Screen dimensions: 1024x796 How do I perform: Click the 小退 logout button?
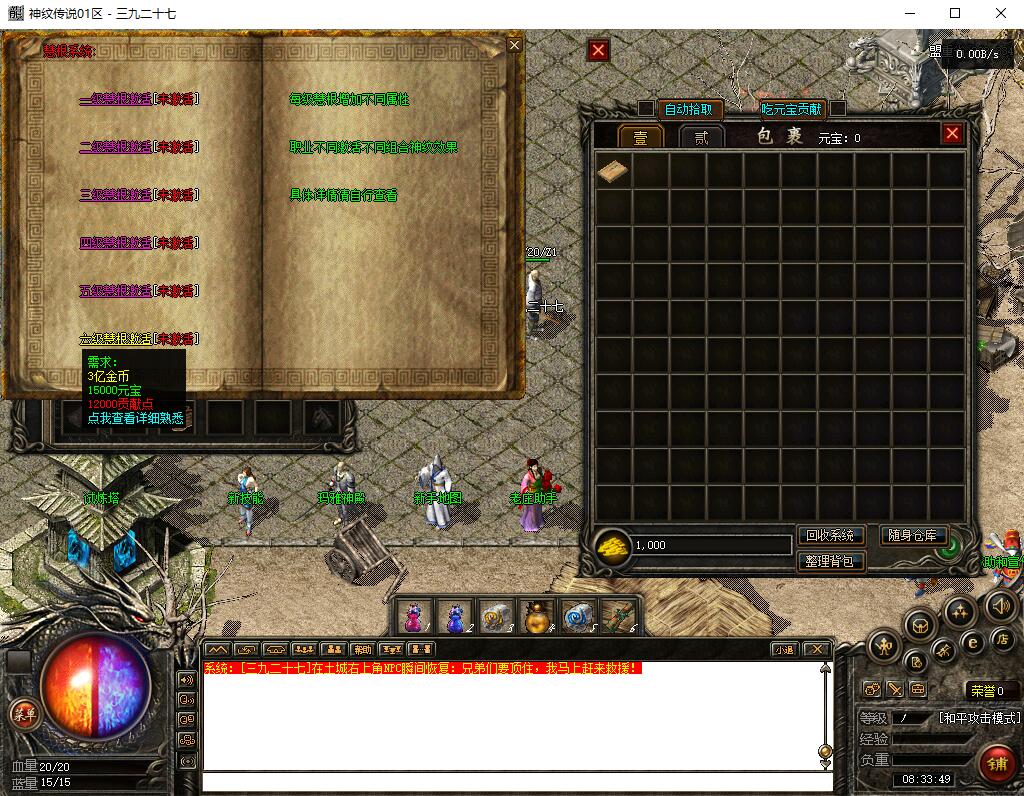coord(783,649)
